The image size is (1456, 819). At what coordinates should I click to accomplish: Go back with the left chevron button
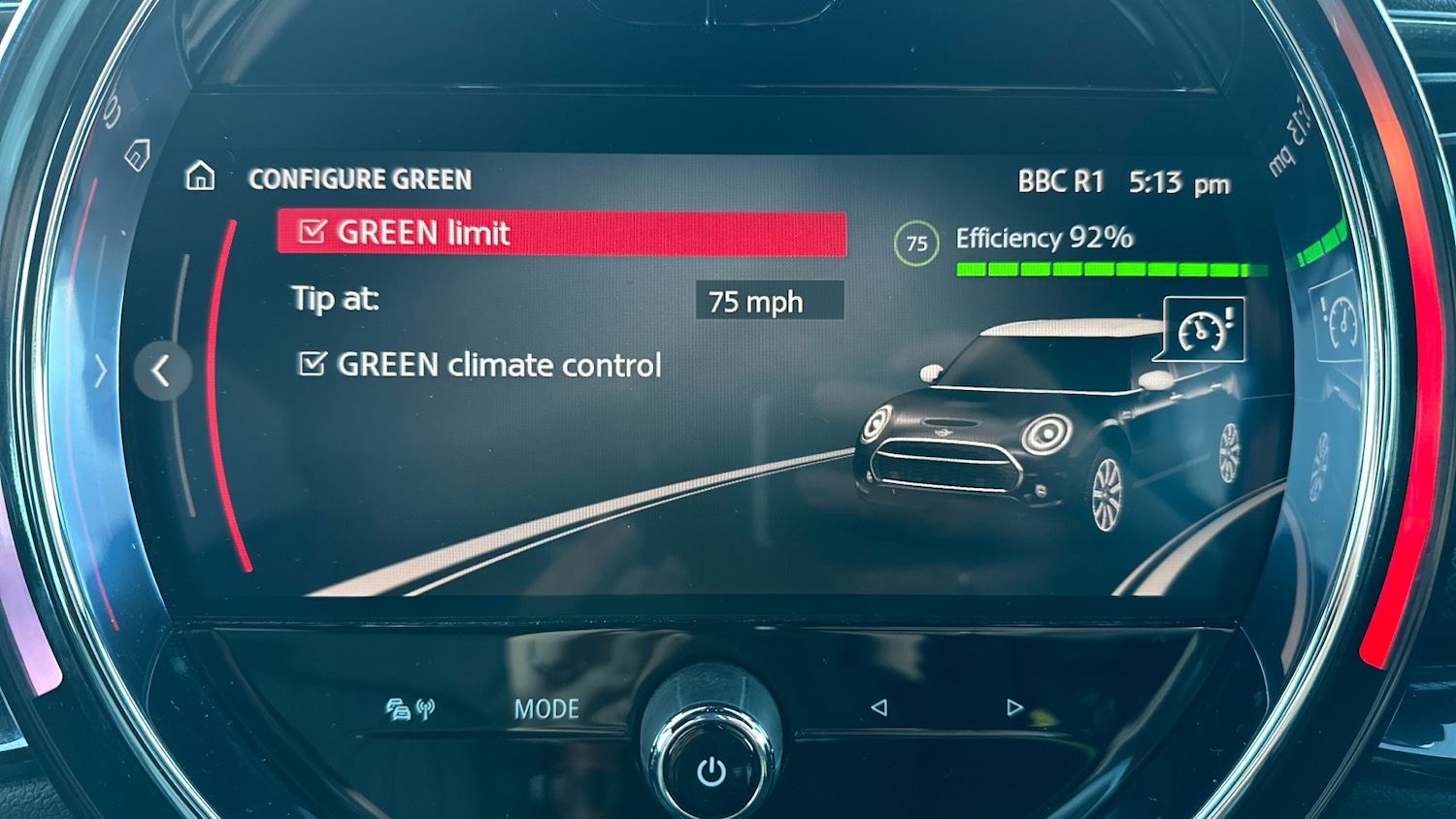click(162, 370)
